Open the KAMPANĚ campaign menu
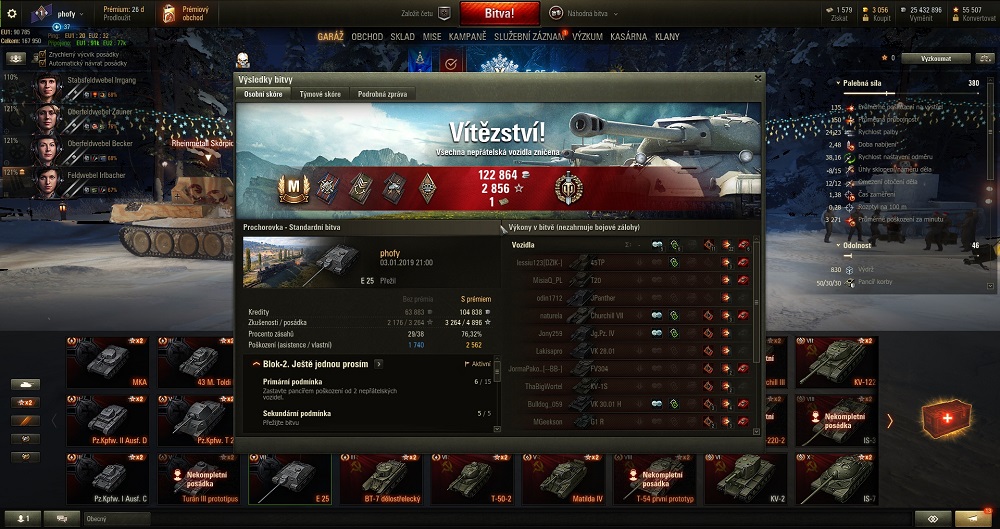Image resolution: width=1000 pixels, height=529 pixels. point(467,37)
